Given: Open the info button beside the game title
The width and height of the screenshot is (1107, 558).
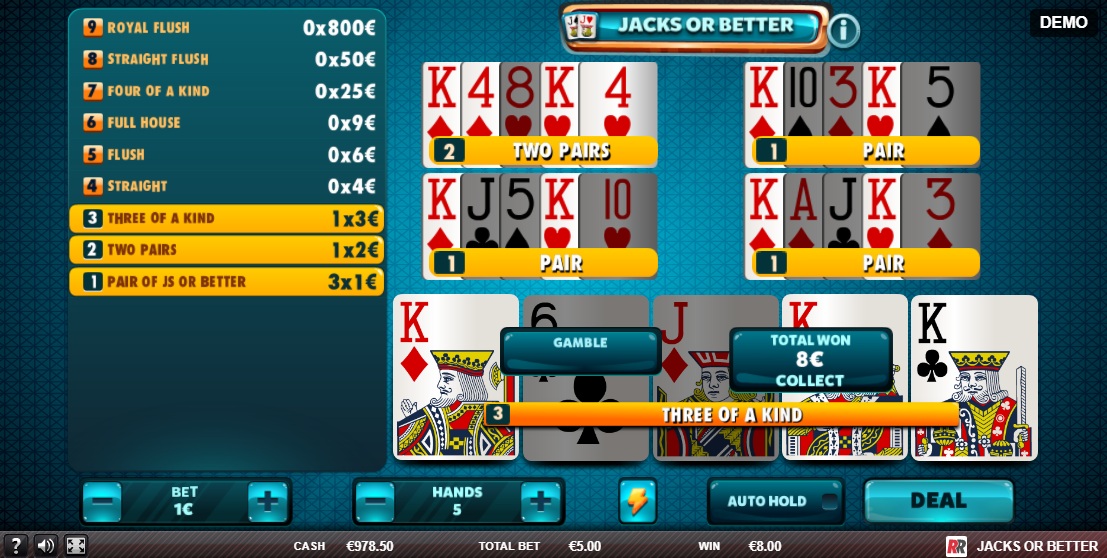Looking at the screenshot, I should coord(843,30).
